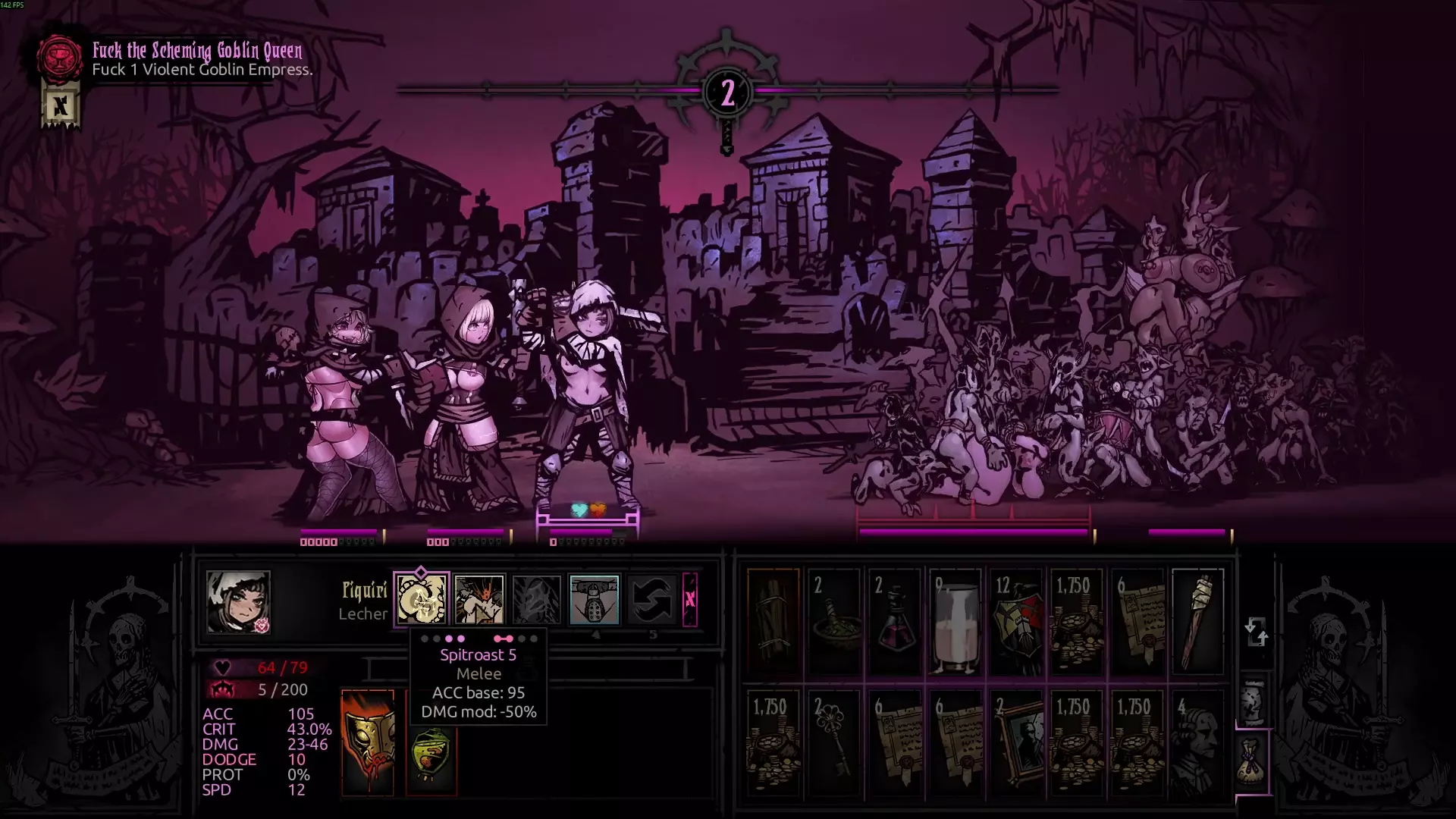This screenshot has width=1456, height=819.
Task: Select the highlighted first combat skill icon
Action: coord(422,599)
